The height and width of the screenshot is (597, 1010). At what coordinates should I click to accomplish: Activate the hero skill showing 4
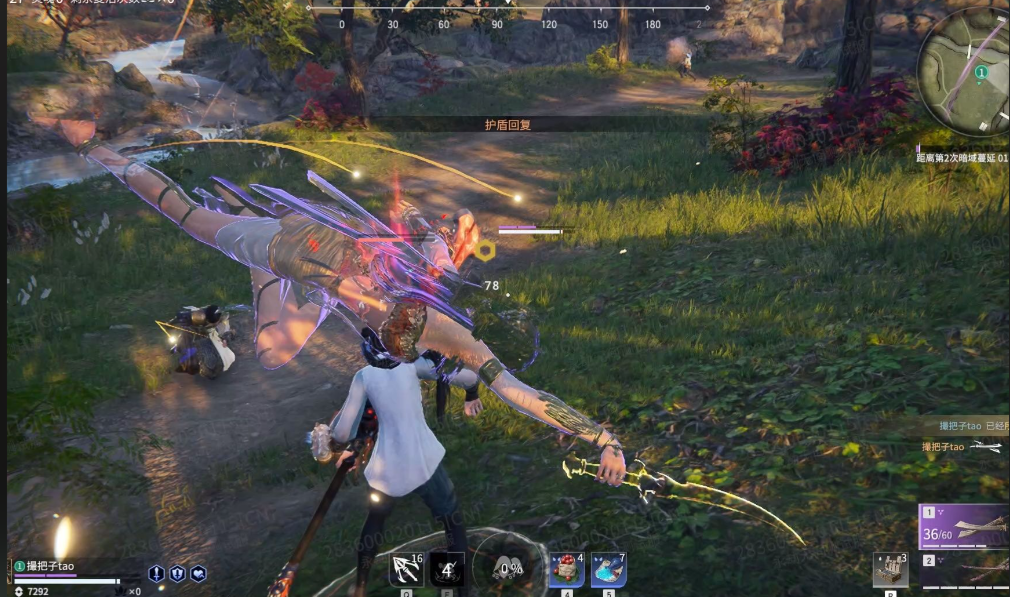point(447,569)
